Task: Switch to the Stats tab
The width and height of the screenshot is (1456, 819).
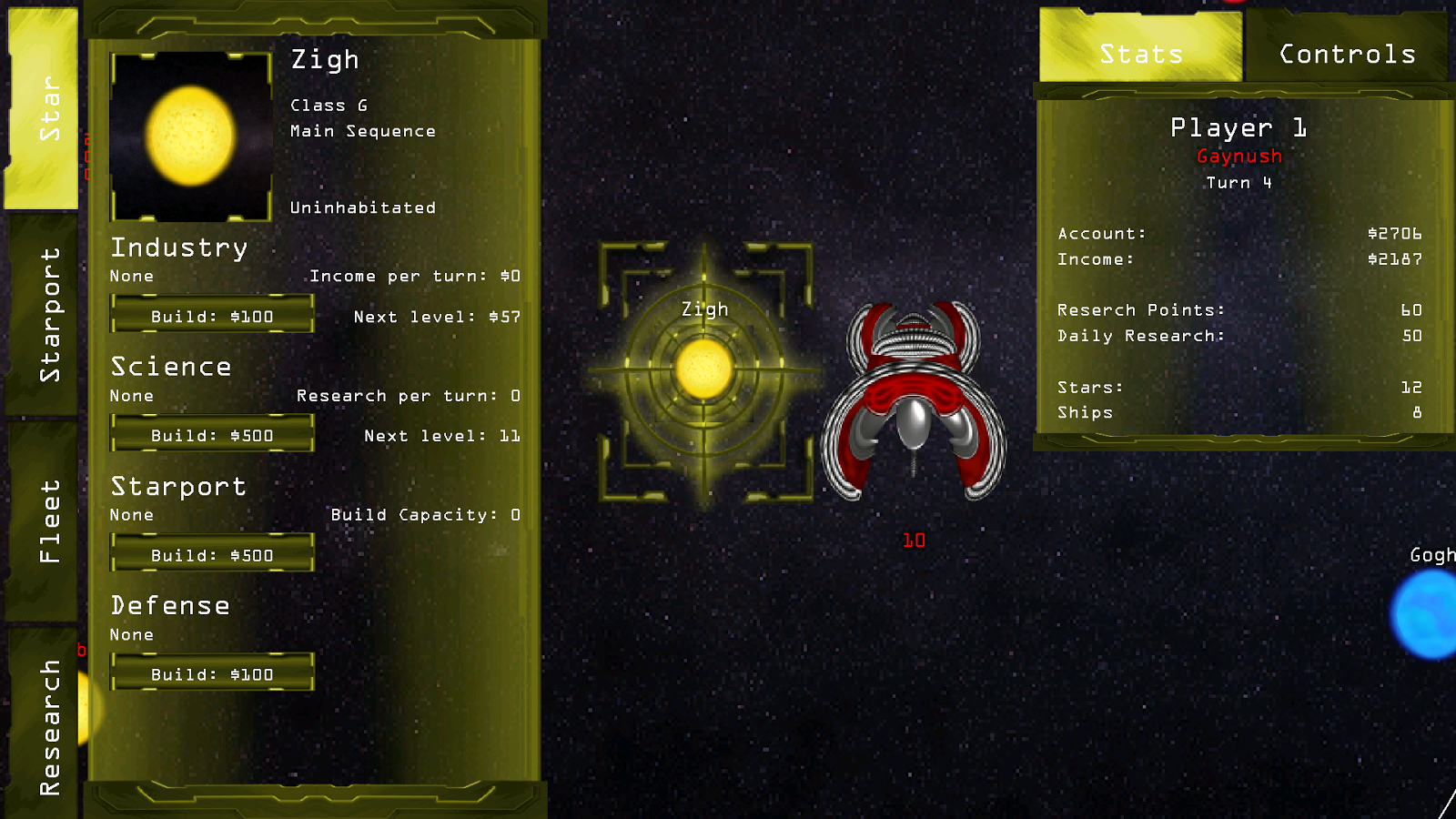Action: 1139,53
